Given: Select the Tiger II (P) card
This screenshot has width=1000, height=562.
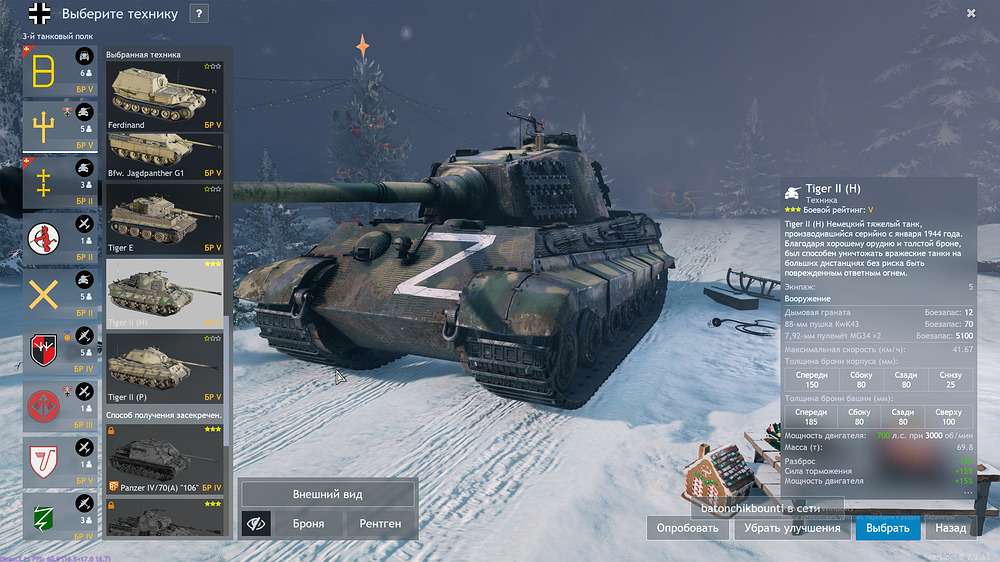Looking at the screenshot, I should pos(166,368).
